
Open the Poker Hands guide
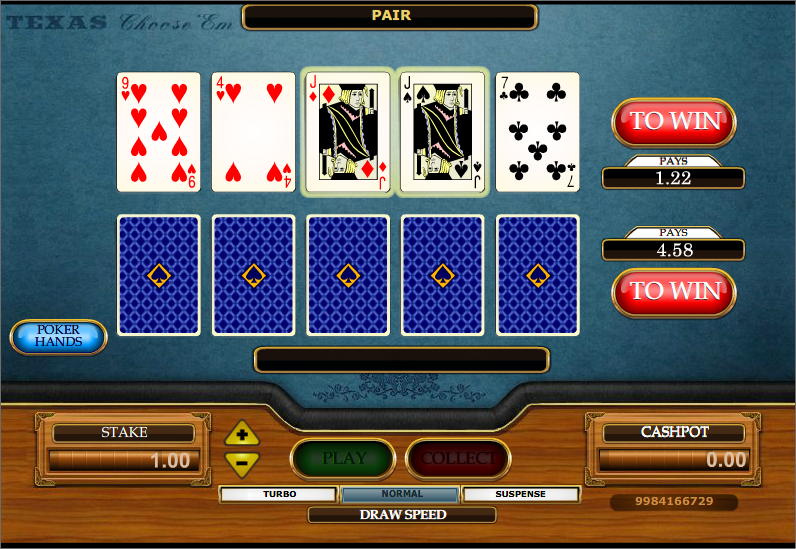(58, 337)
